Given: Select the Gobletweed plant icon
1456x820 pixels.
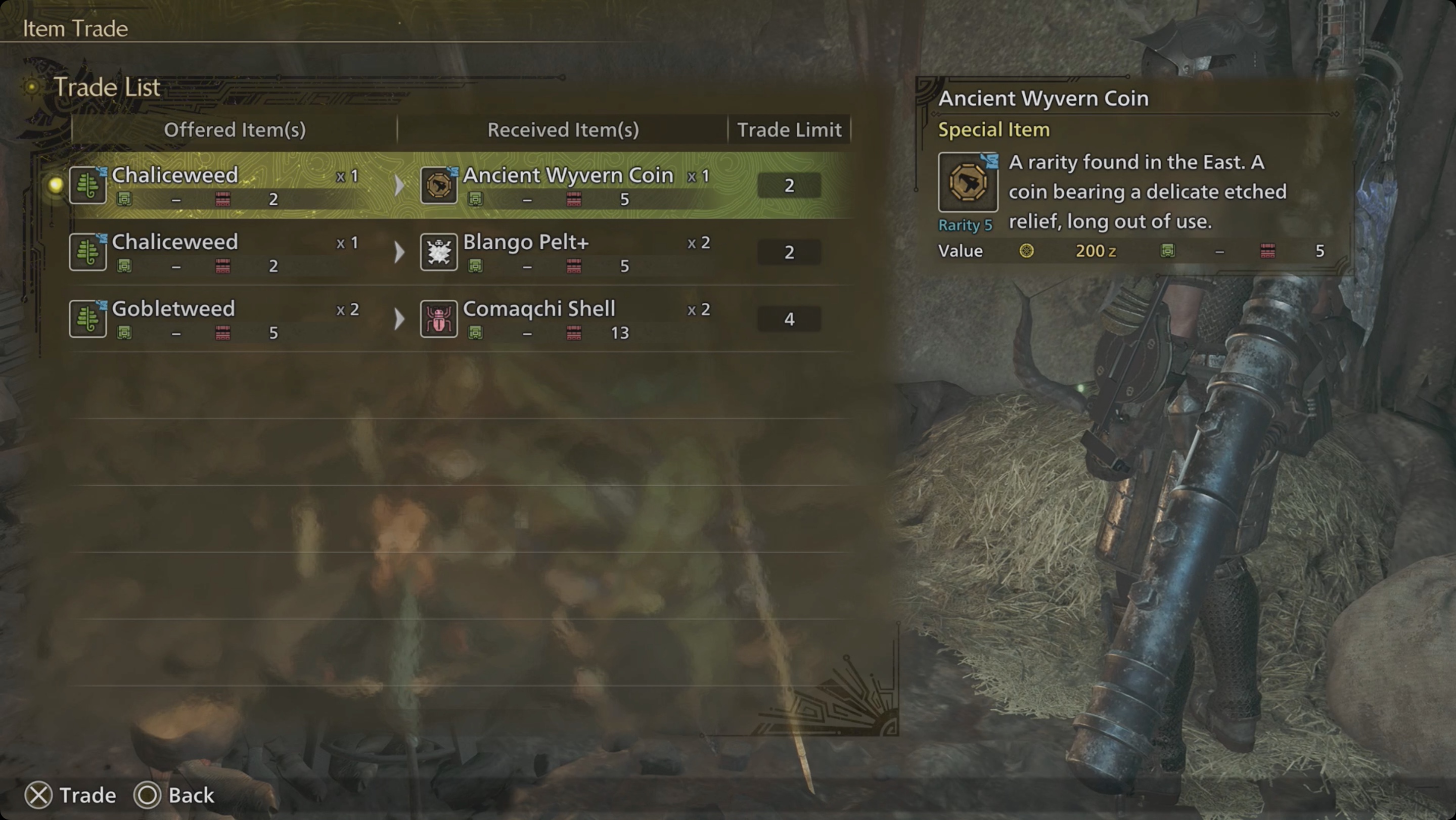Looking at the screenshot, I should (87, 318).
